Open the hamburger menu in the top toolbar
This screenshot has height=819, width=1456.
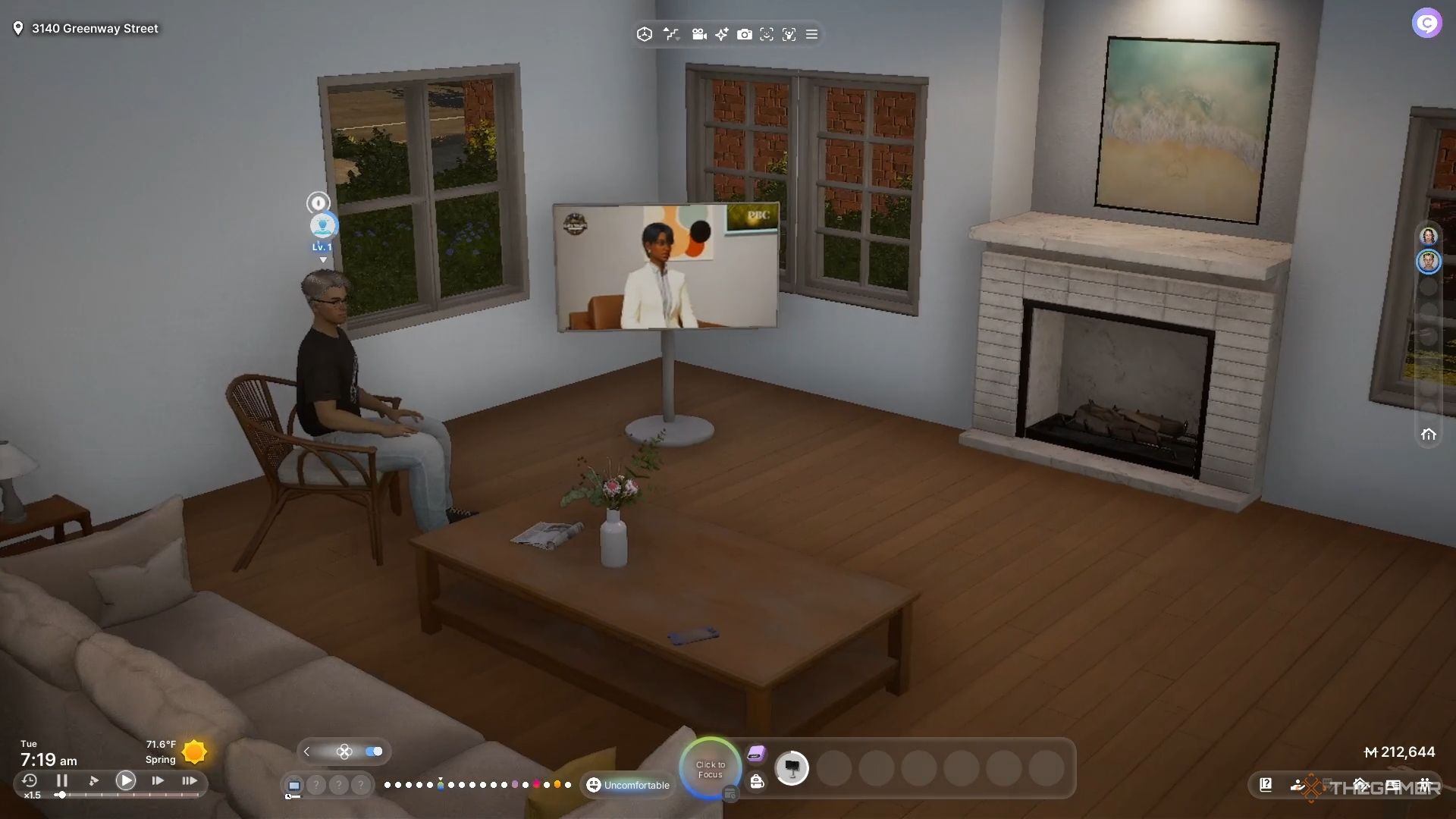[811, 34]
